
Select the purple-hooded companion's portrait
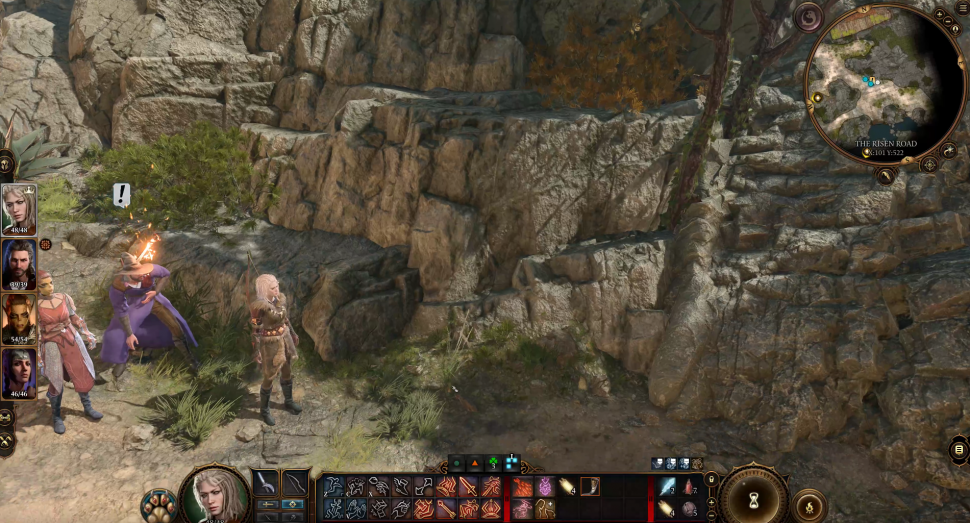click(18, 373)
